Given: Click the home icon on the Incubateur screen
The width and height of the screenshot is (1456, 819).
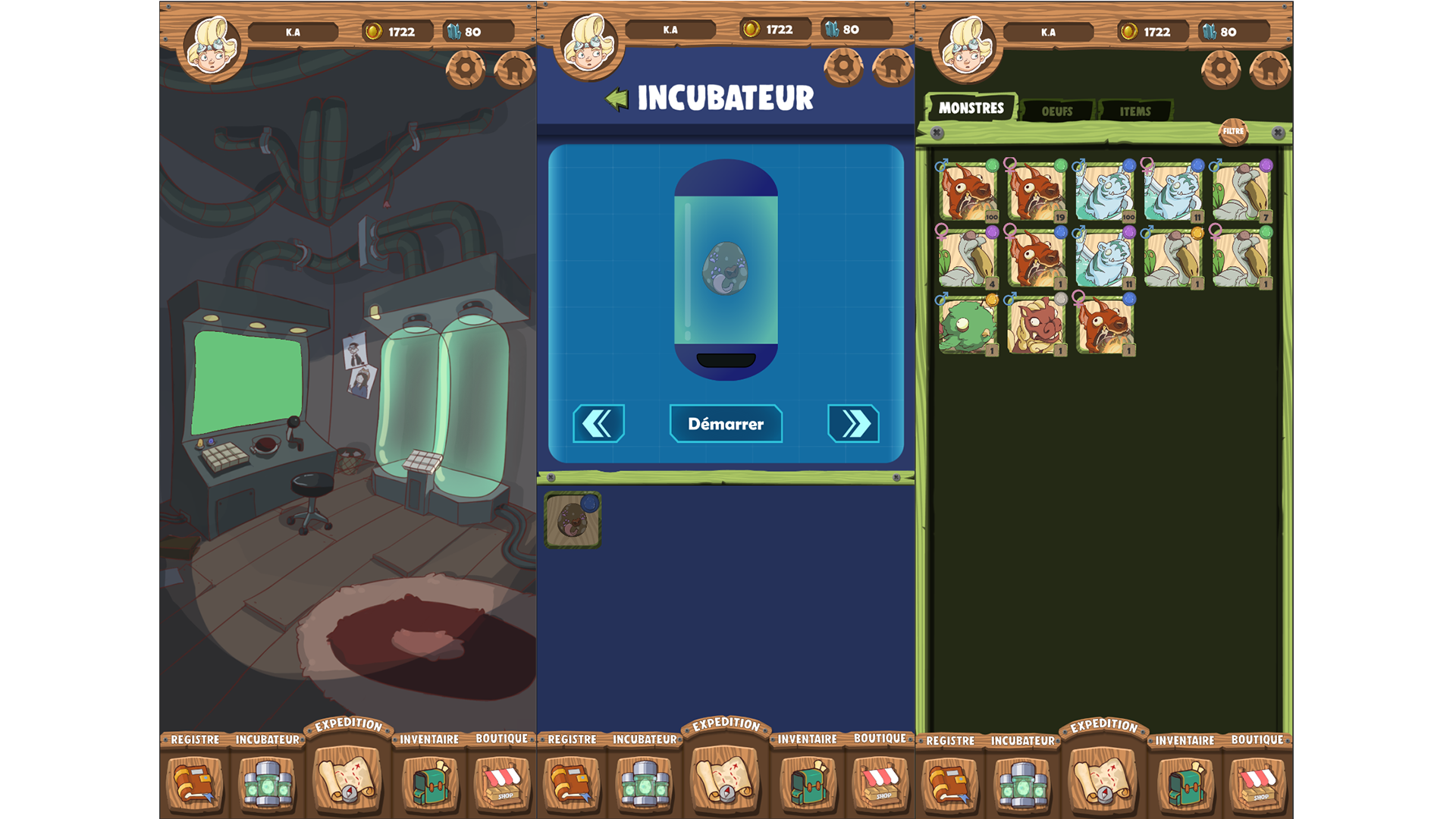Looking at the screenshot, I should (x=893, y=68).
